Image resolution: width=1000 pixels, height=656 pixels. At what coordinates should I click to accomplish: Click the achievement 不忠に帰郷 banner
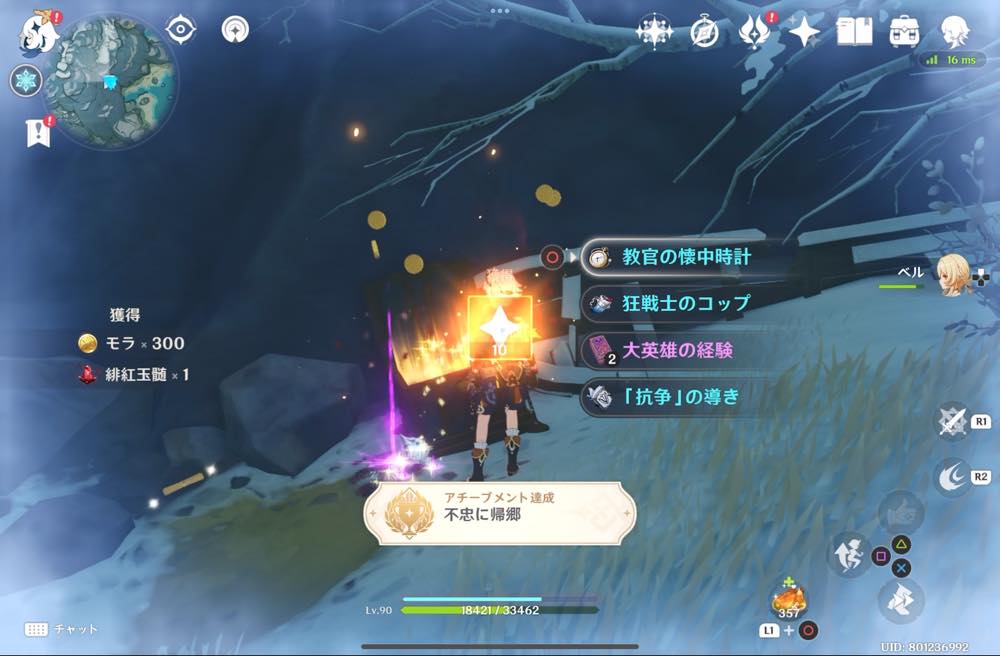[x=500, y=513]
